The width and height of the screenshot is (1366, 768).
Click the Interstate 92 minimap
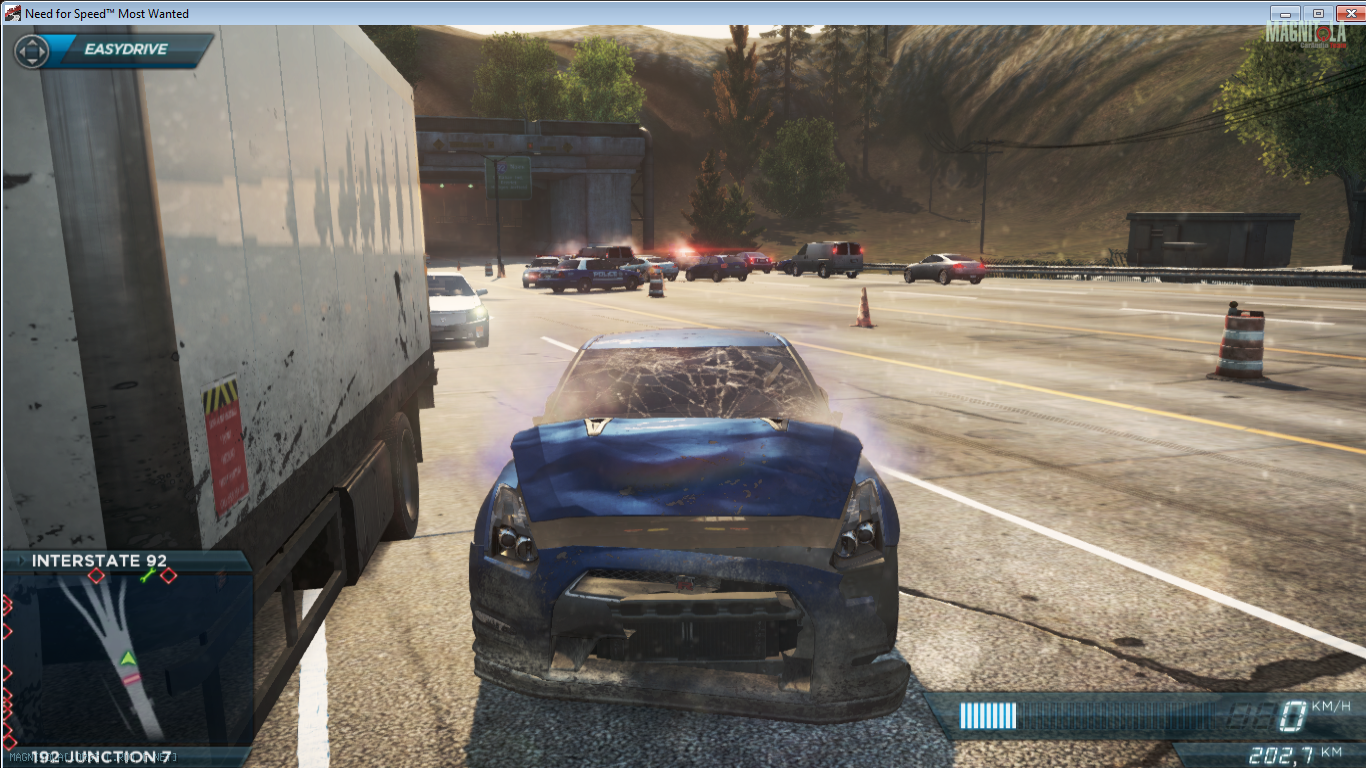127,655
